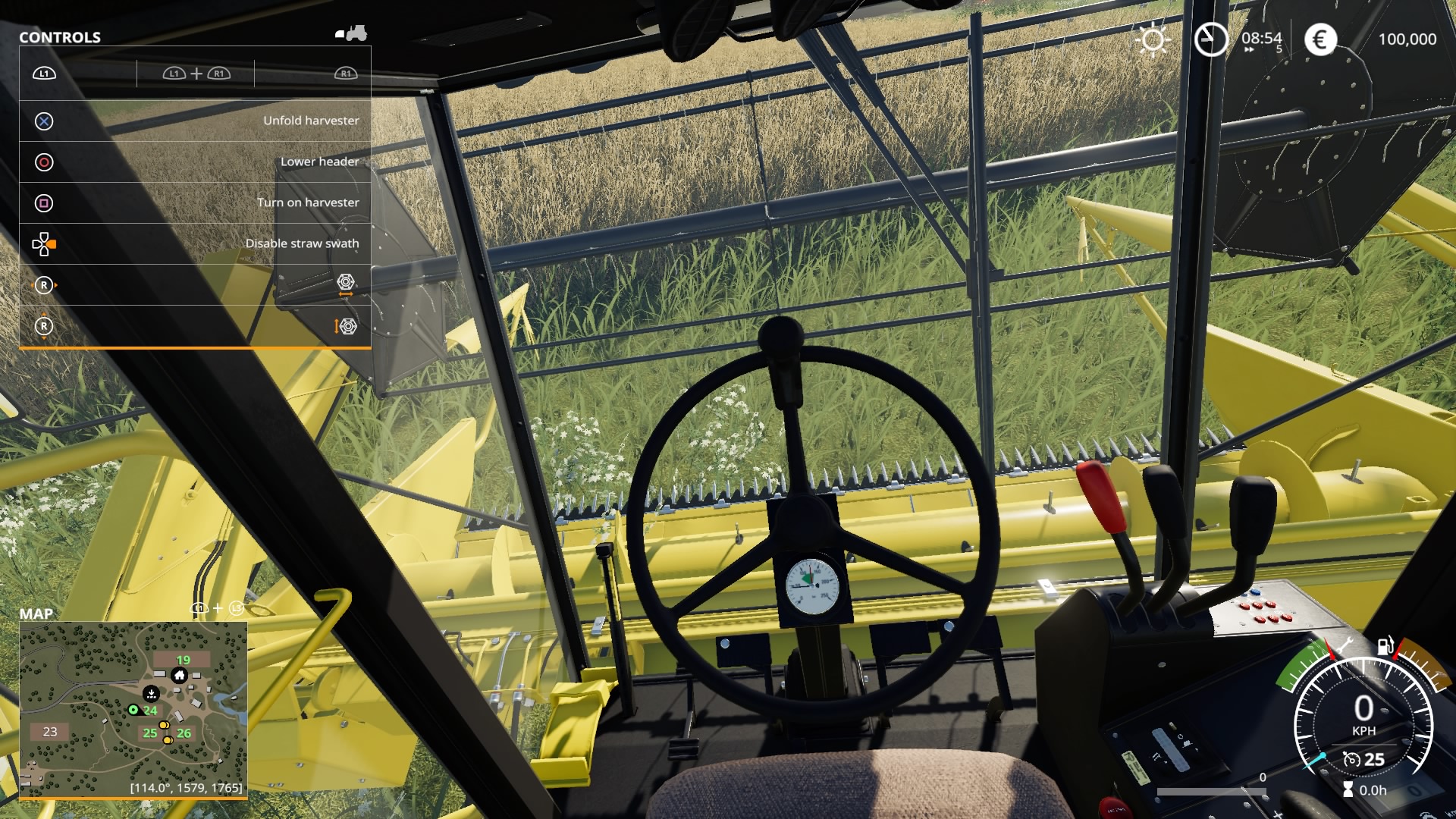Expand the L1 controls group
The height and width of the screenshot is (819, 1456).
tap(45, 74)
